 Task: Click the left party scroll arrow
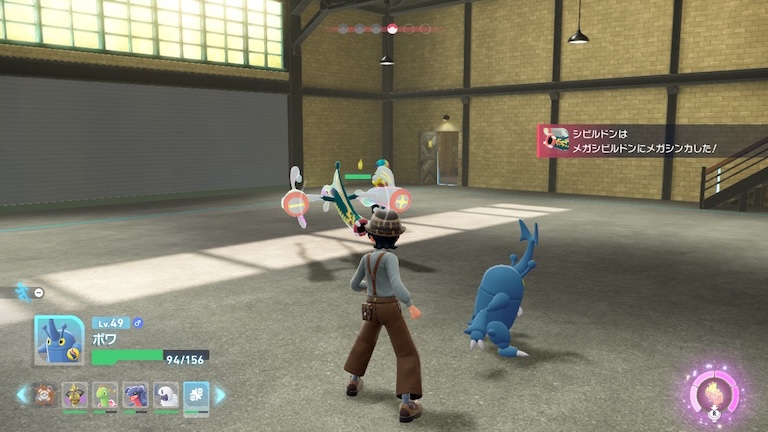(x=22, y=395)
